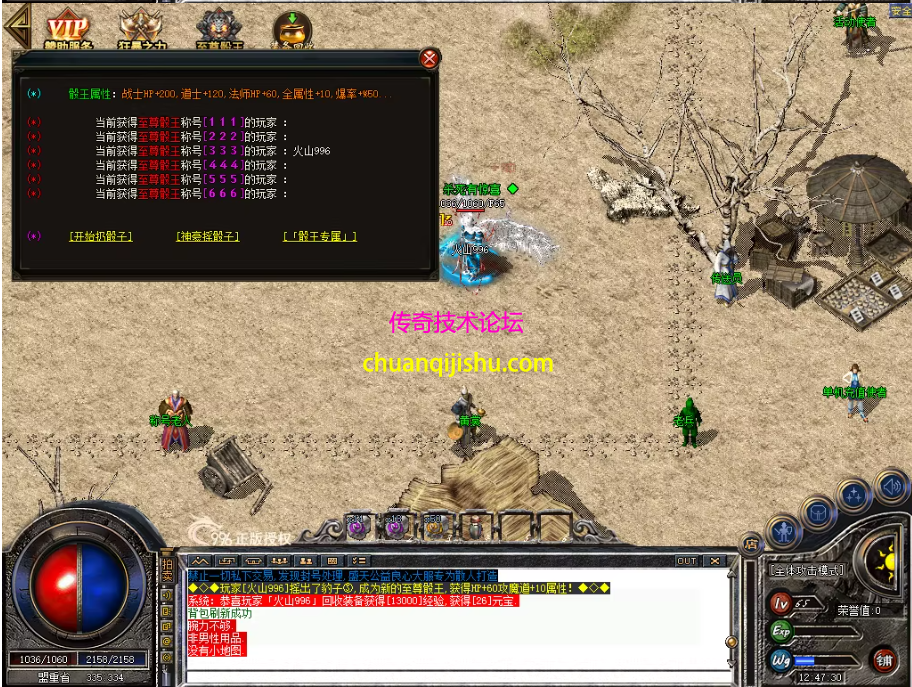Activate the 狂暴之力 crossed-axes icon
The width and height of the screenshot is (912, 687).
coord(139,29)
